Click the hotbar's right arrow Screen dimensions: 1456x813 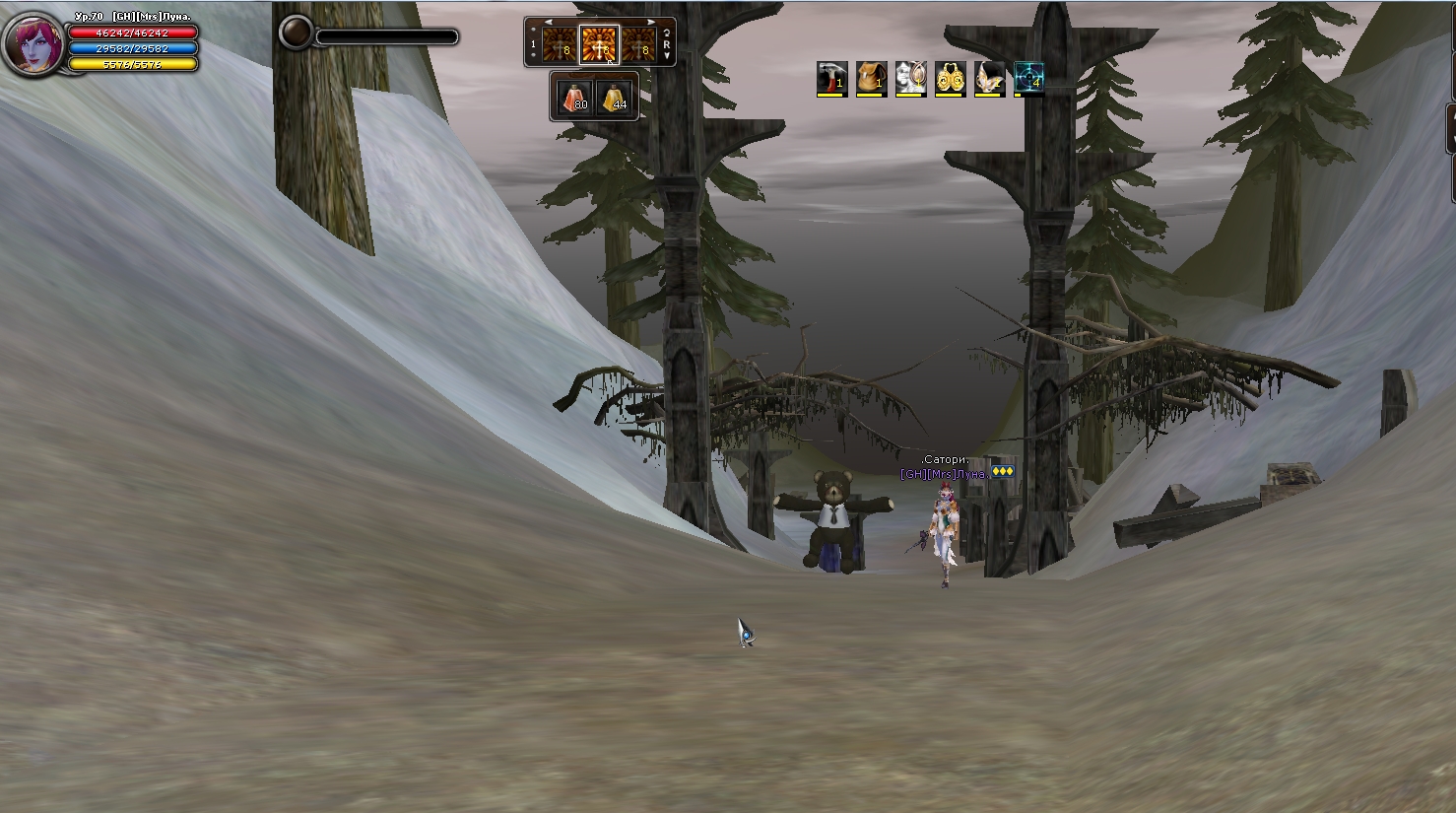point(651,23)
